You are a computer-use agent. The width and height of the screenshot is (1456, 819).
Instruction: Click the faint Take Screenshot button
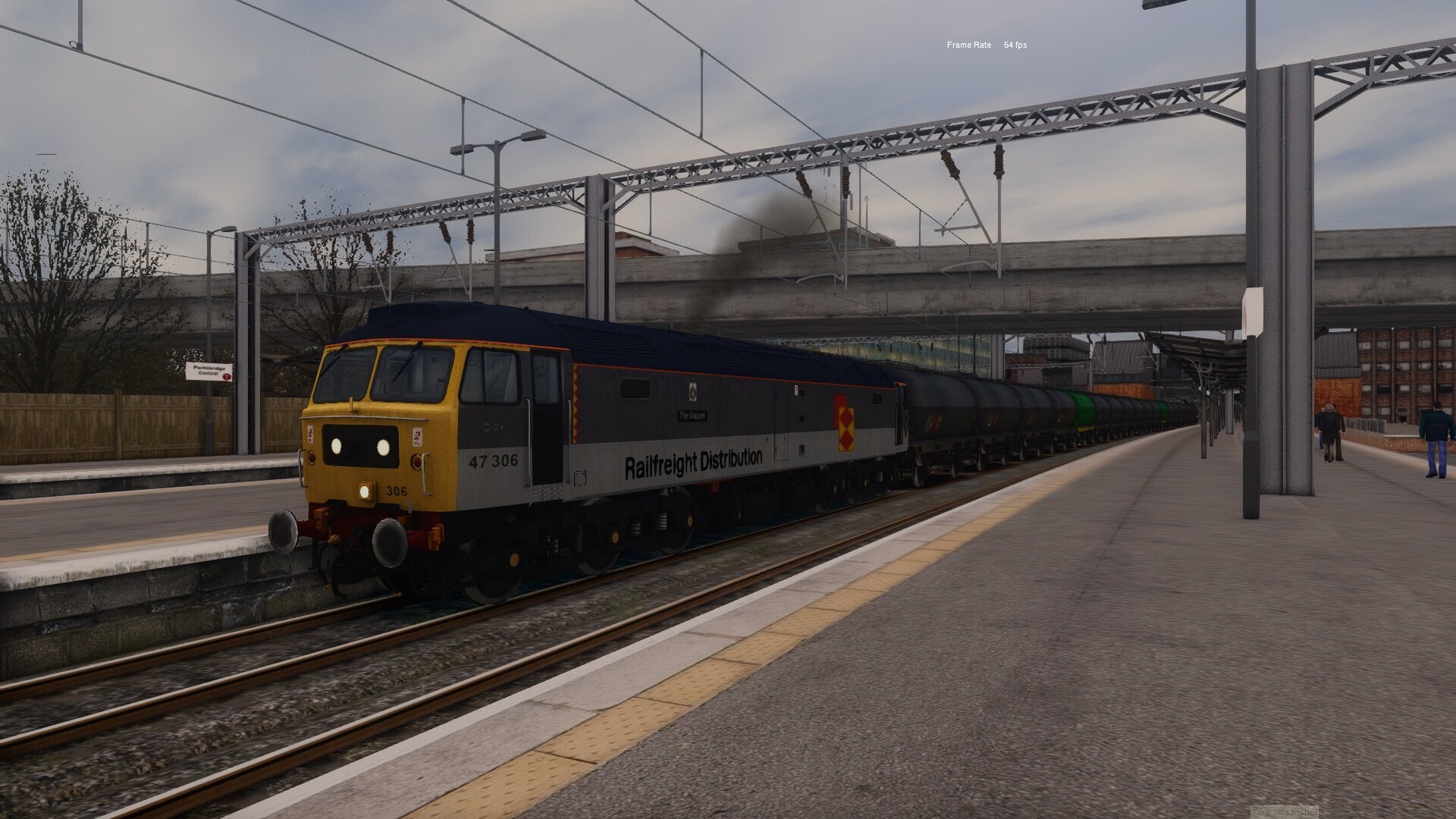pyautogui.click(x=1284, y=812)
